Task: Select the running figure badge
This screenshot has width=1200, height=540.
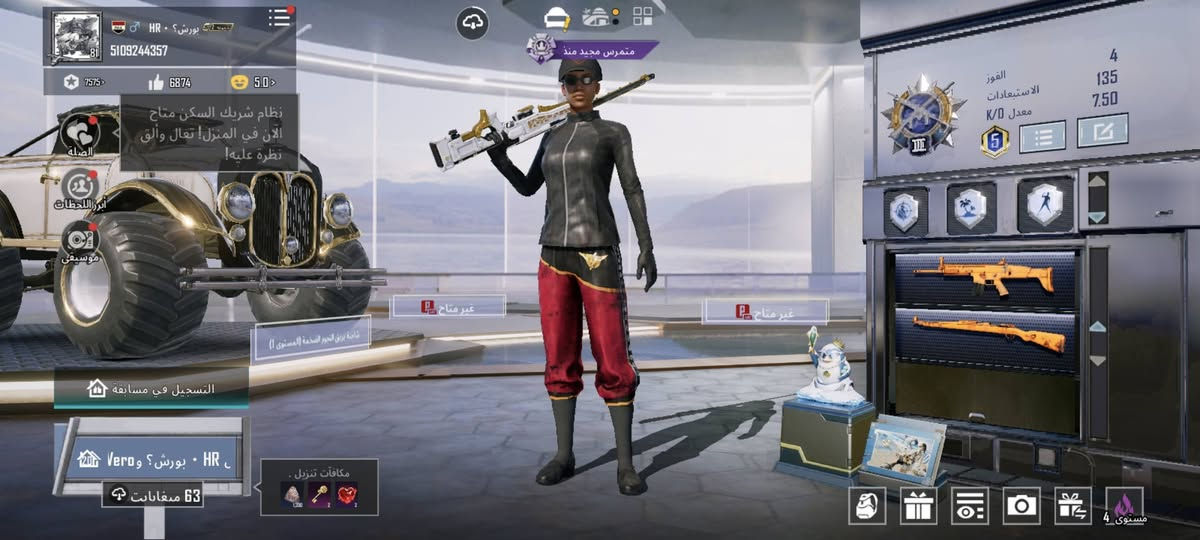Action: tap(1045, 206)
